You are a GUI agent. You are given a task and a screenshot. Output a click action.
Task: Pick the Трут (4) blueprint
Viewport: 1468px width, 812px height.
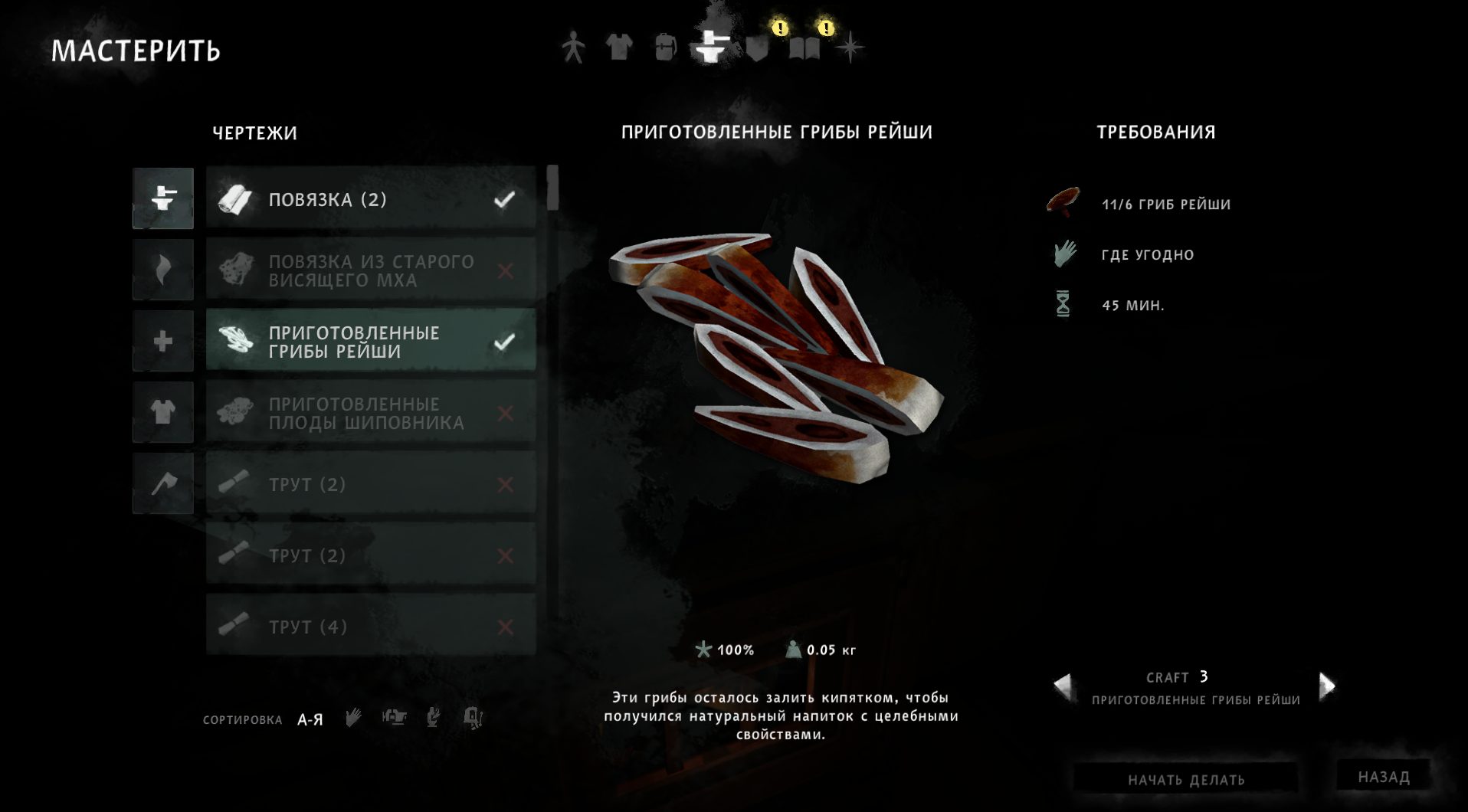[x=371, y=627]
